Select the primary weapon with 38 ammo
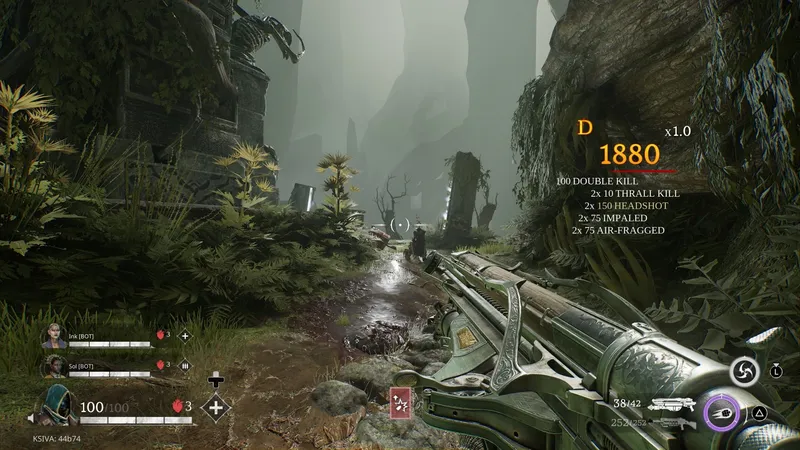 671,405
